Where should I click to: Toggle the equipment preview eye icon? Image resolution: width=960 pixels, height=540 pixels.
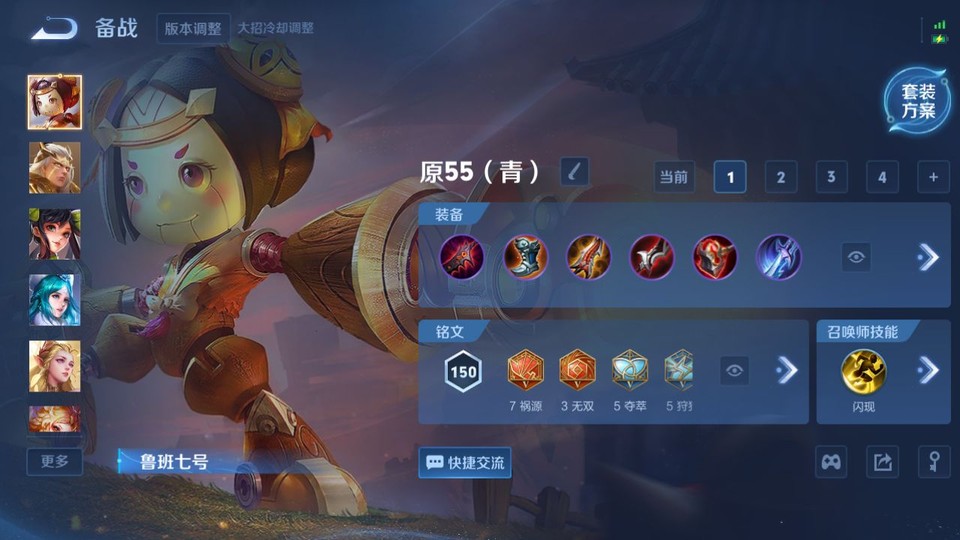[856, 257]
